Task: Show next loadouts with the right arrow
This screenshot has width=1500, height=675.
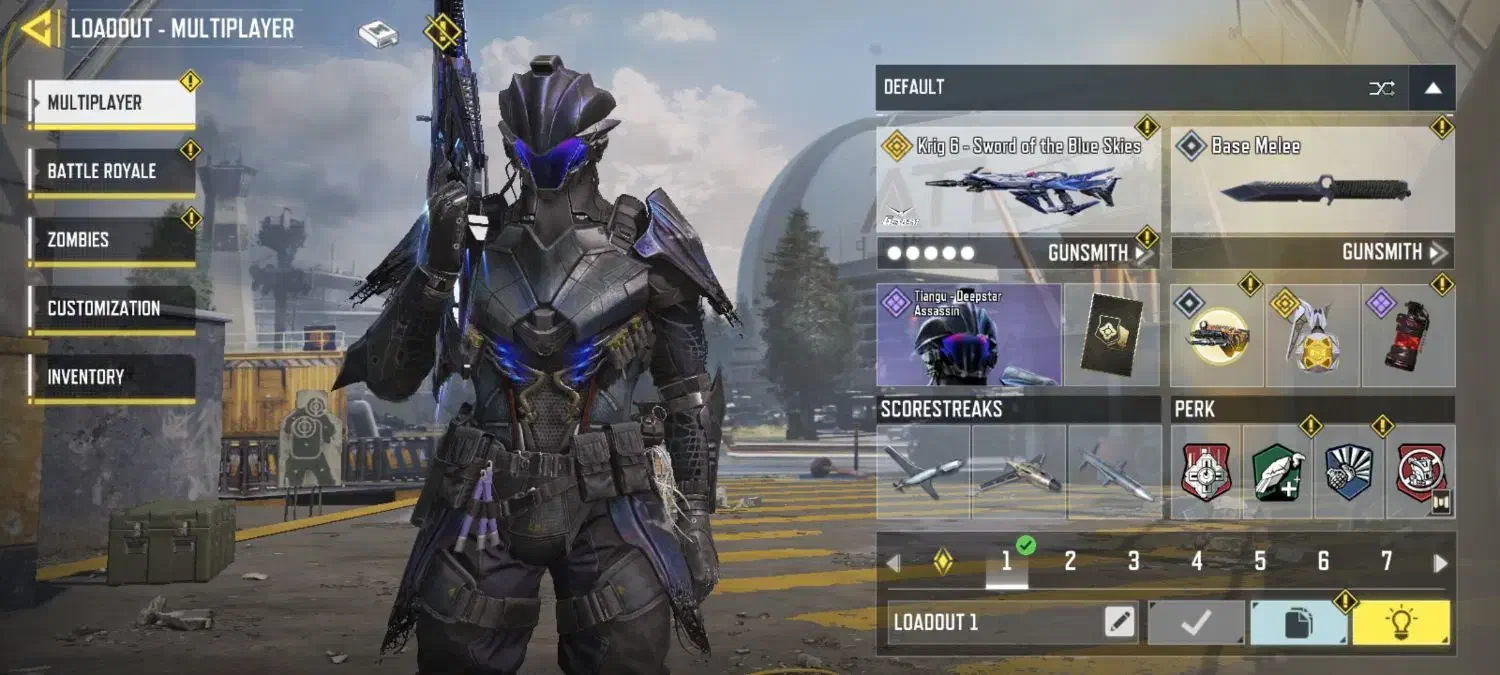Action: pyautogui.click(x=1440, y=563)
